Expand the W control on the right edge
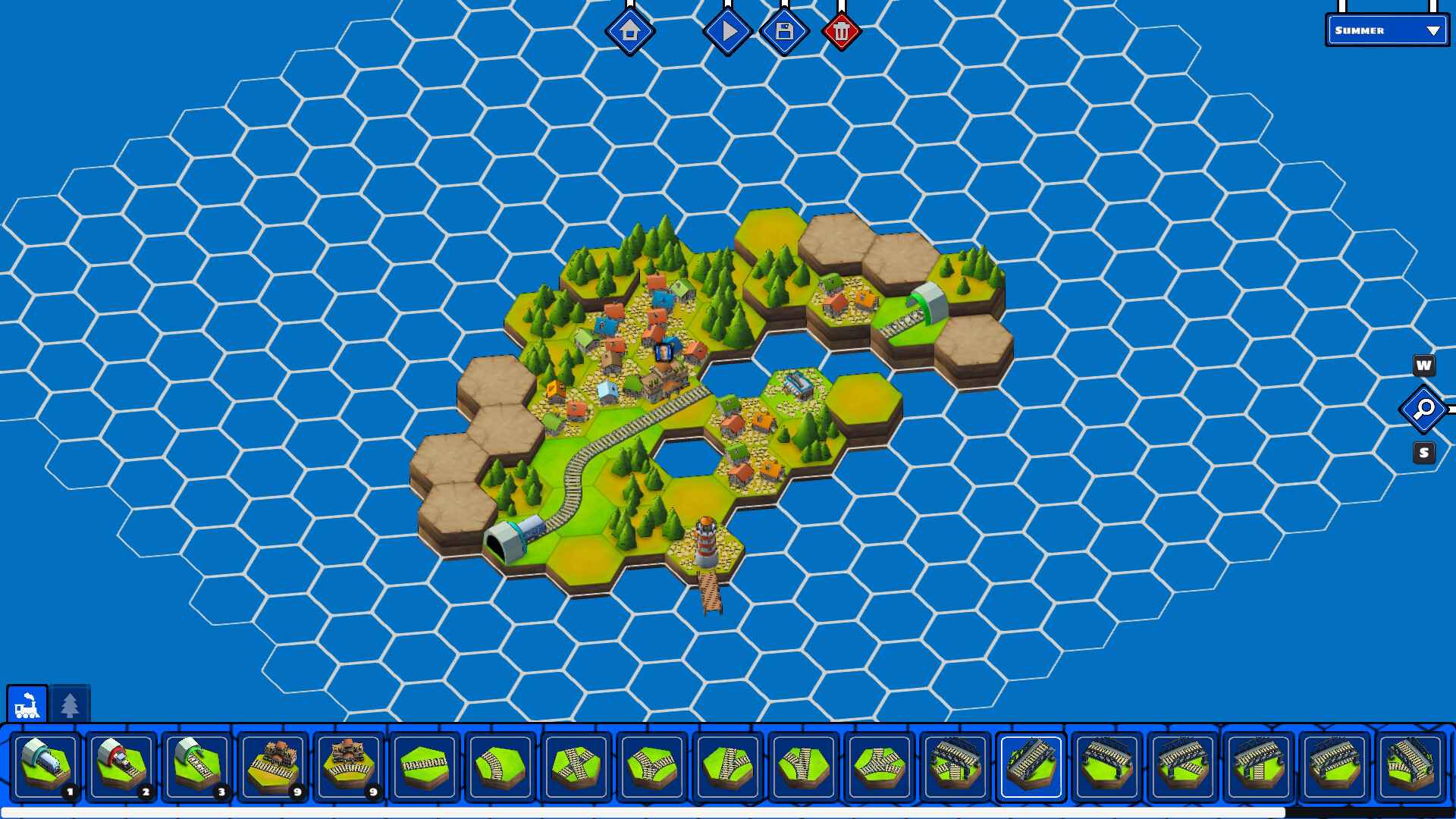This screenshot has height=819, width=1456. [1423, 366]
